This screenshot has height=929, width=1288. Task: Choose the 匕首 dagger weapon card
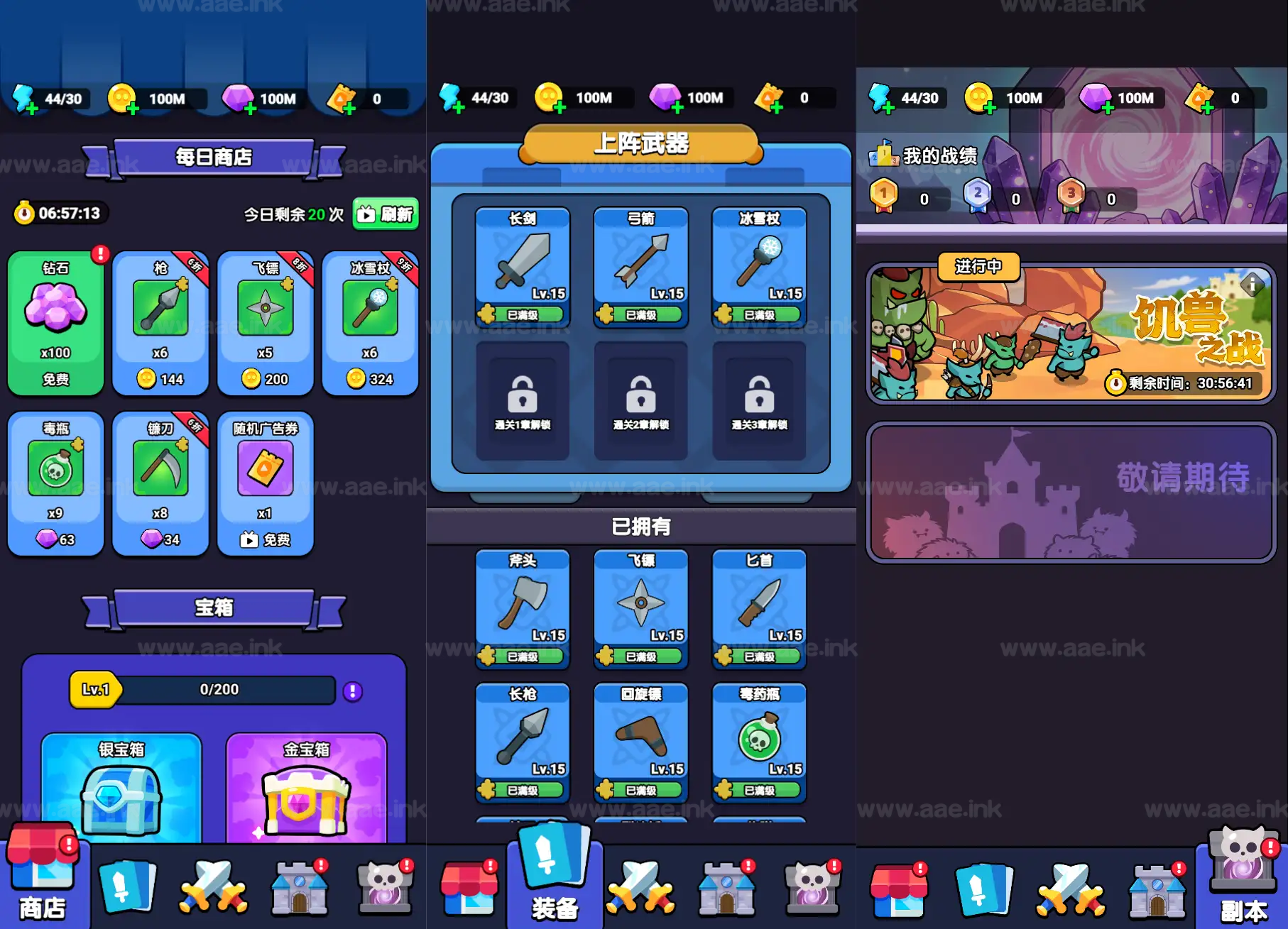coord(759,609)
